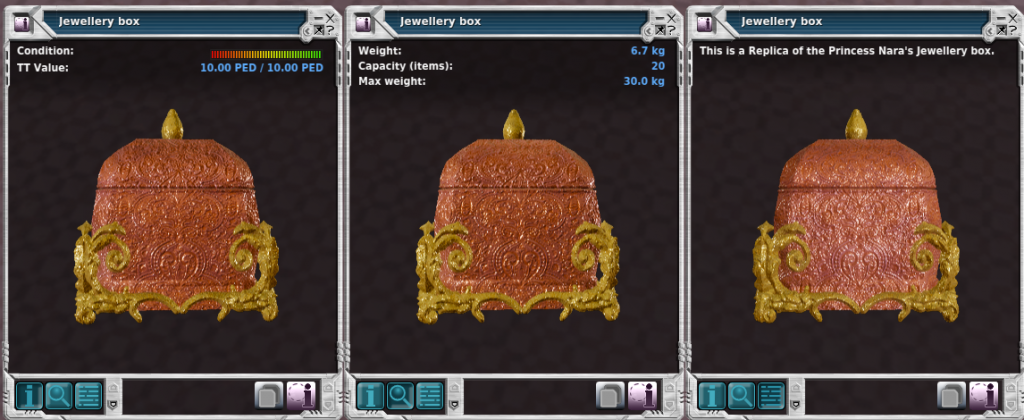
Task: Select magnifier tab in the Max weight window
Action: [x=400, y=394]
